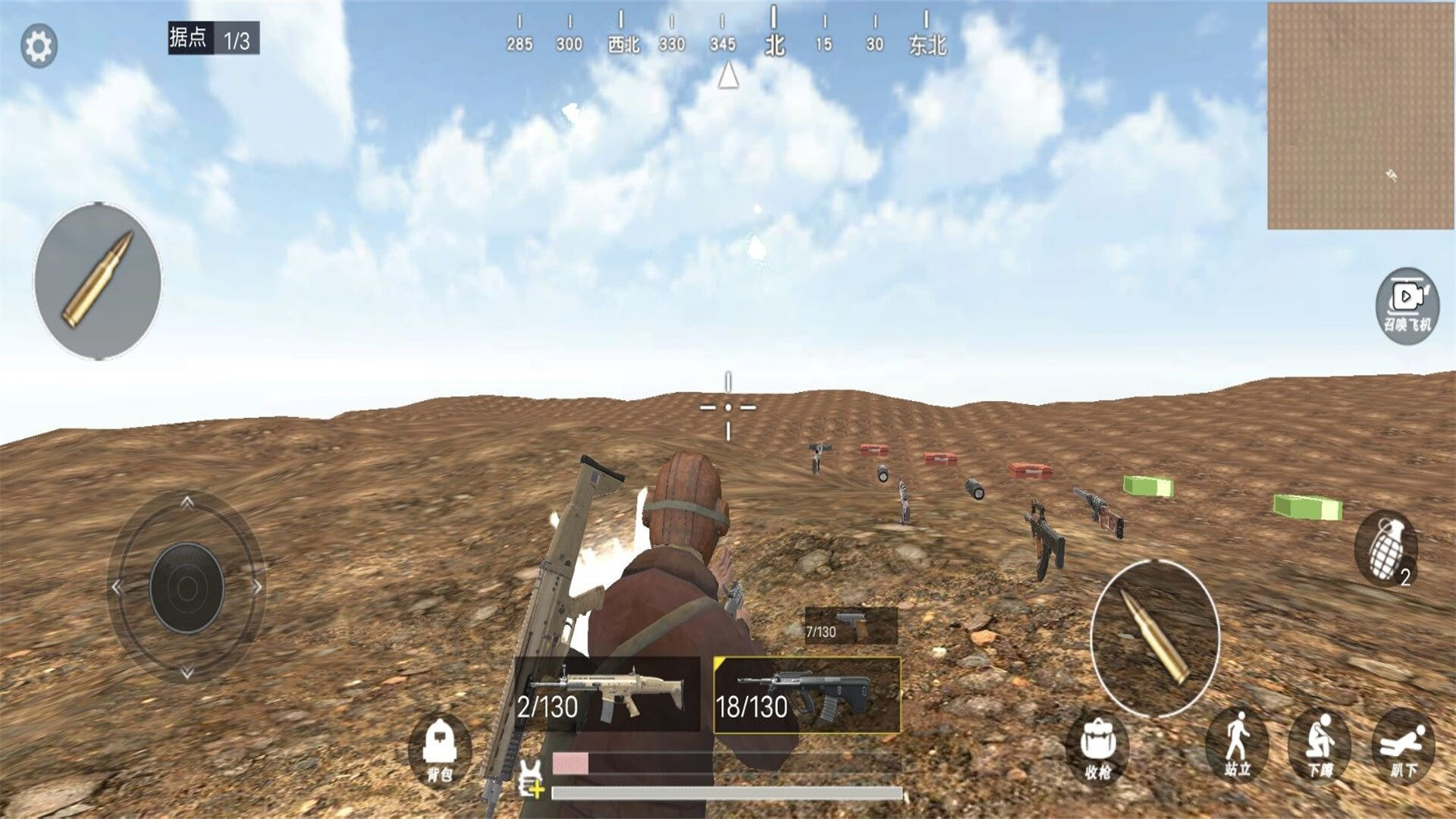1456x819 pixels.
Task: Switch to the pistol weapon slot
Action: pyautogui.click(x=851, y=625)
